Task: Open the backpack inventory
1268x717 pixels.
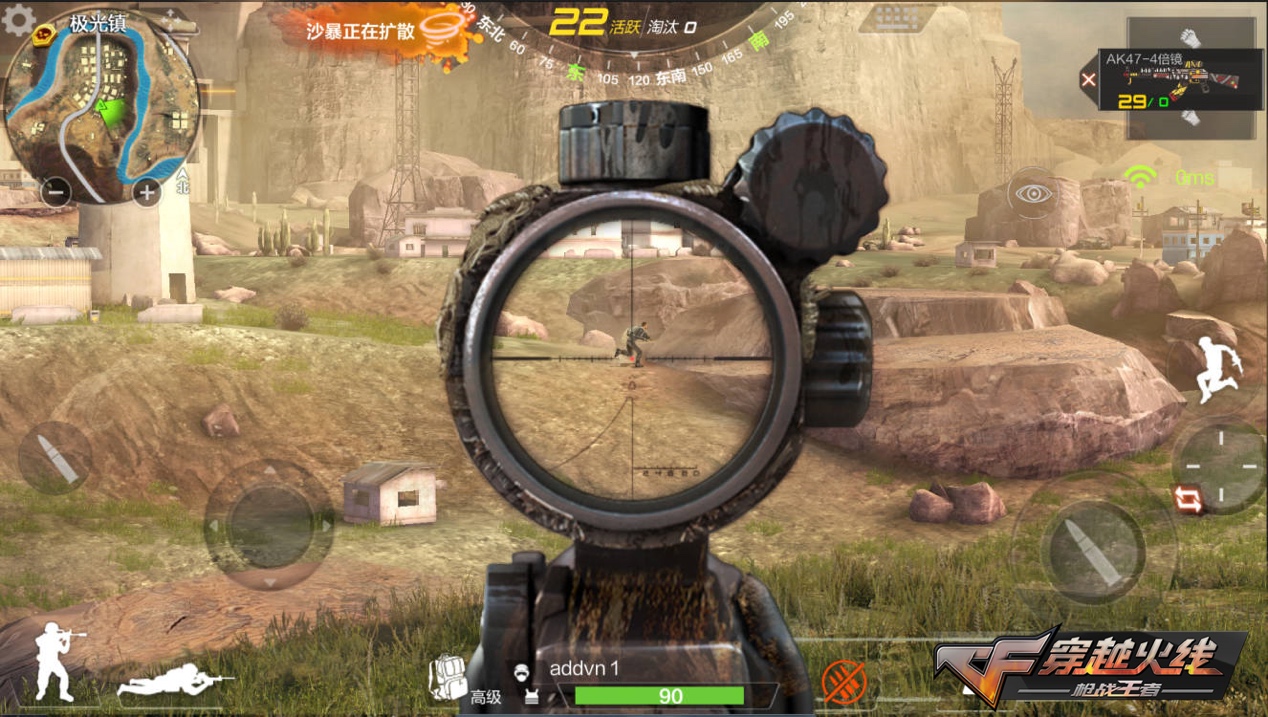Action: point(447,677)
